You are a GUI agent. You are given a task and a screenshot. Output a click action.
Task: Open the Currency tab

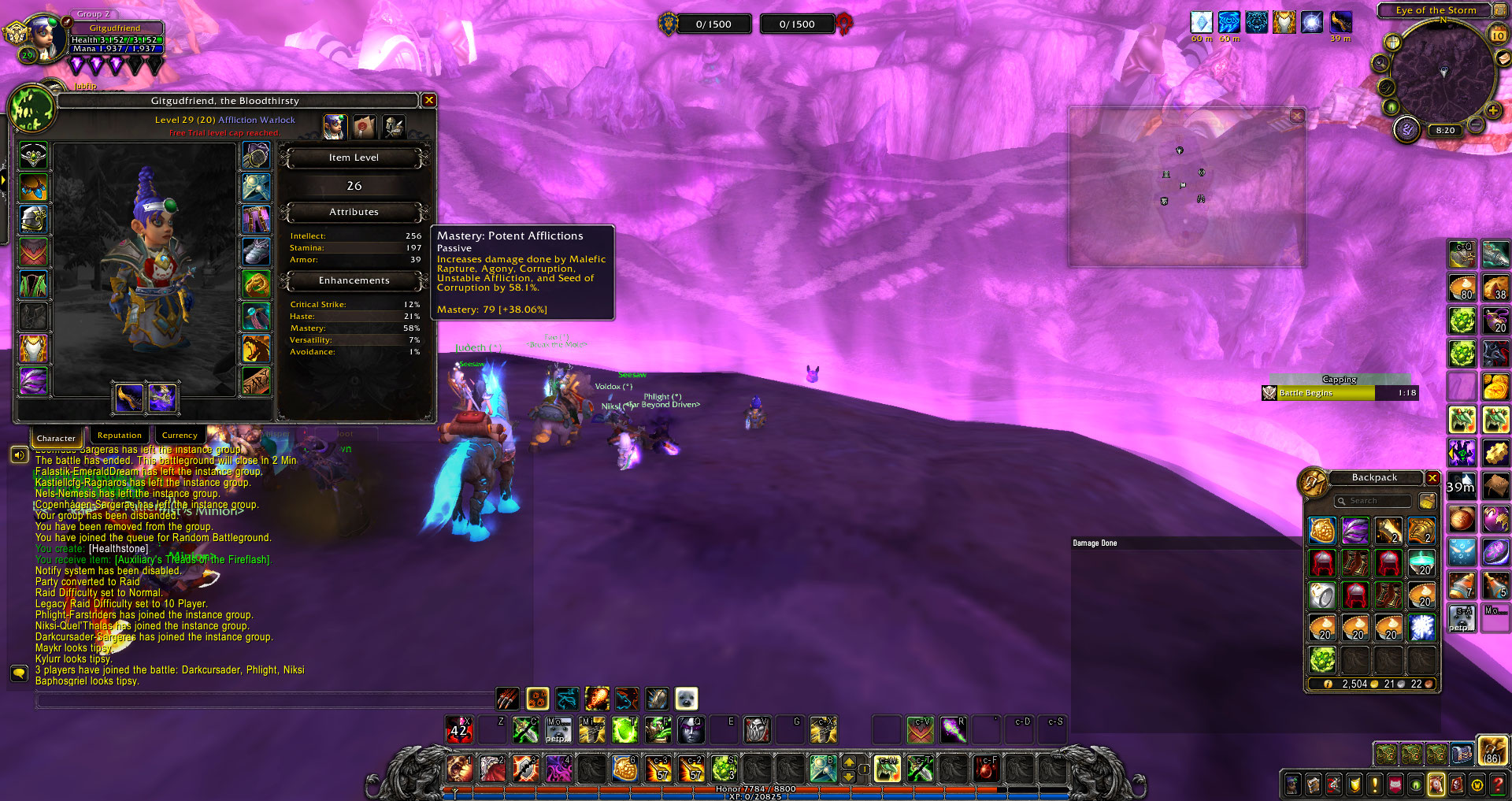180,436
